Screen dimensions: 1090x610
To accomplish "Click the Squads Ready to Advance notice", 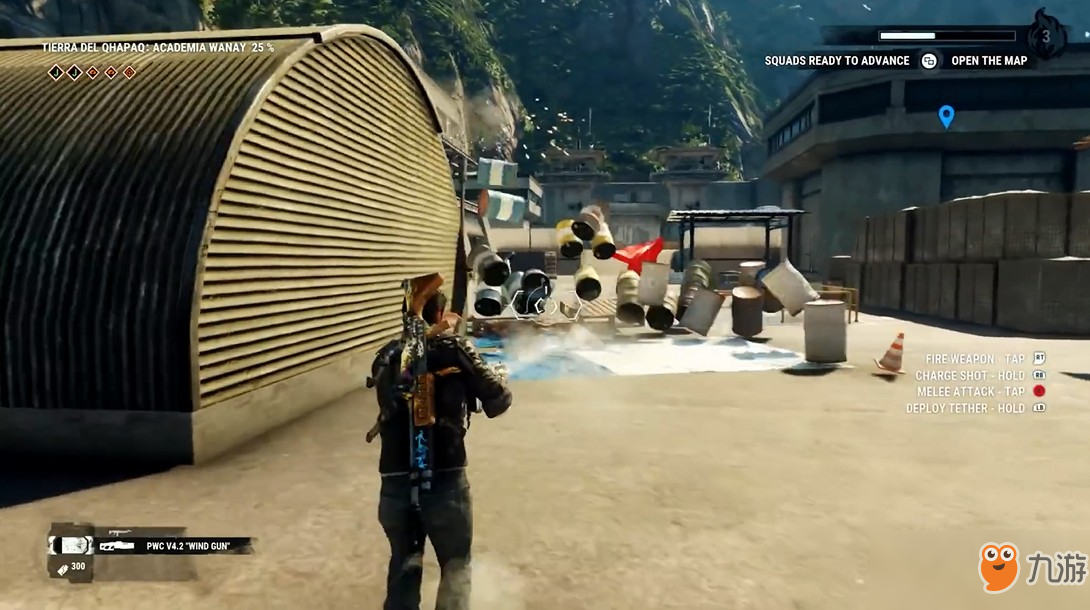I will tap(837, 61).
